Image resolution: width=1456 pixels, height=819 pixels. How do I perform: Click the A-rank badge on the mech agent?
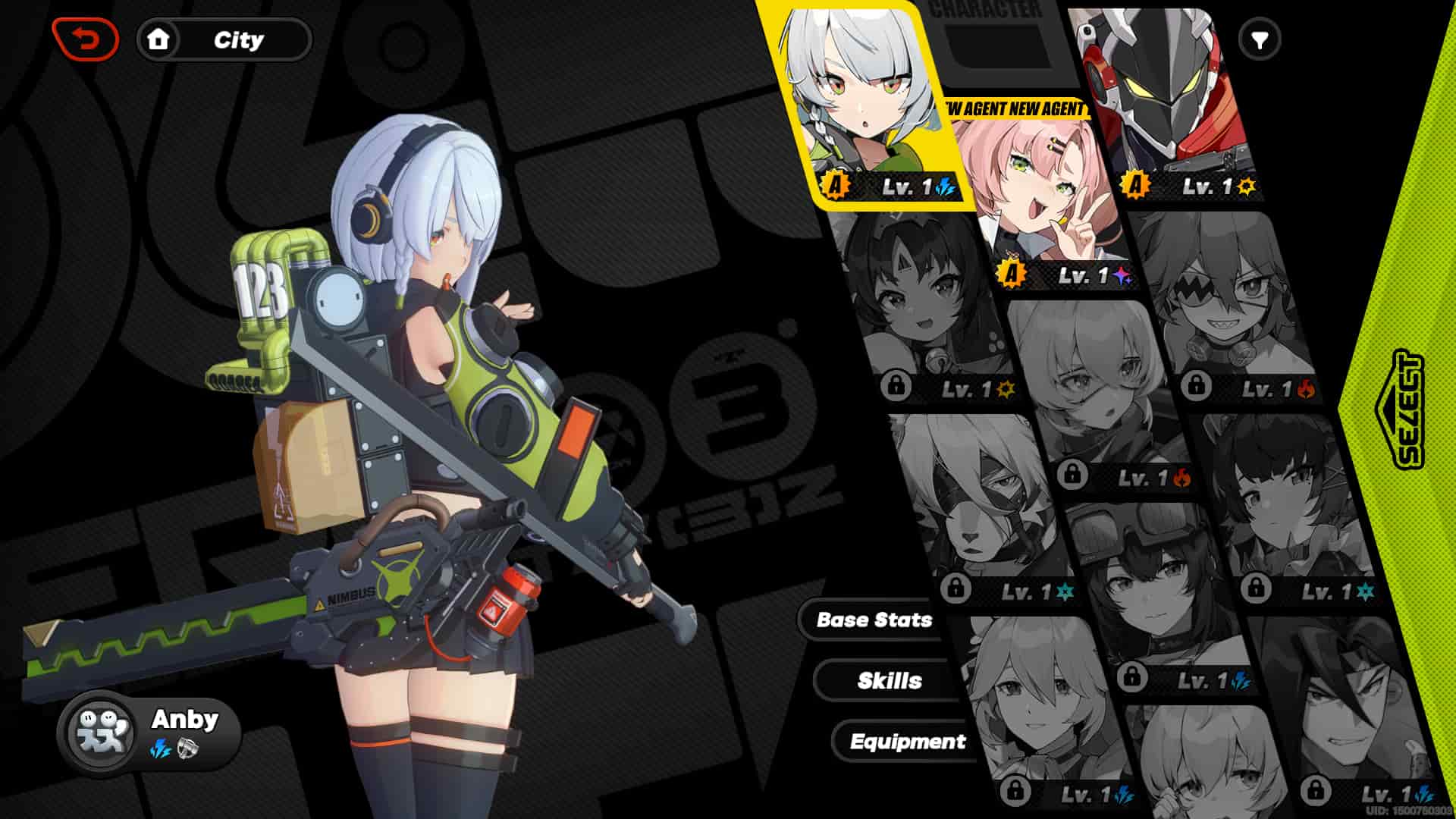point(1135,184)
